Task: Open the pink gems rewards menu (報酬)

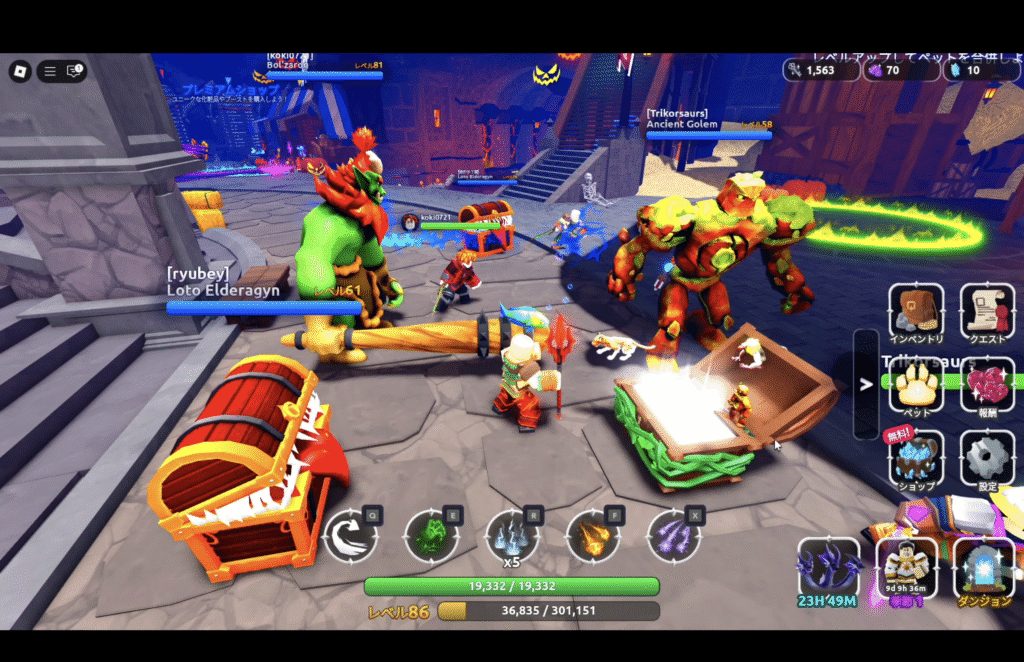Action: (987, 384)
